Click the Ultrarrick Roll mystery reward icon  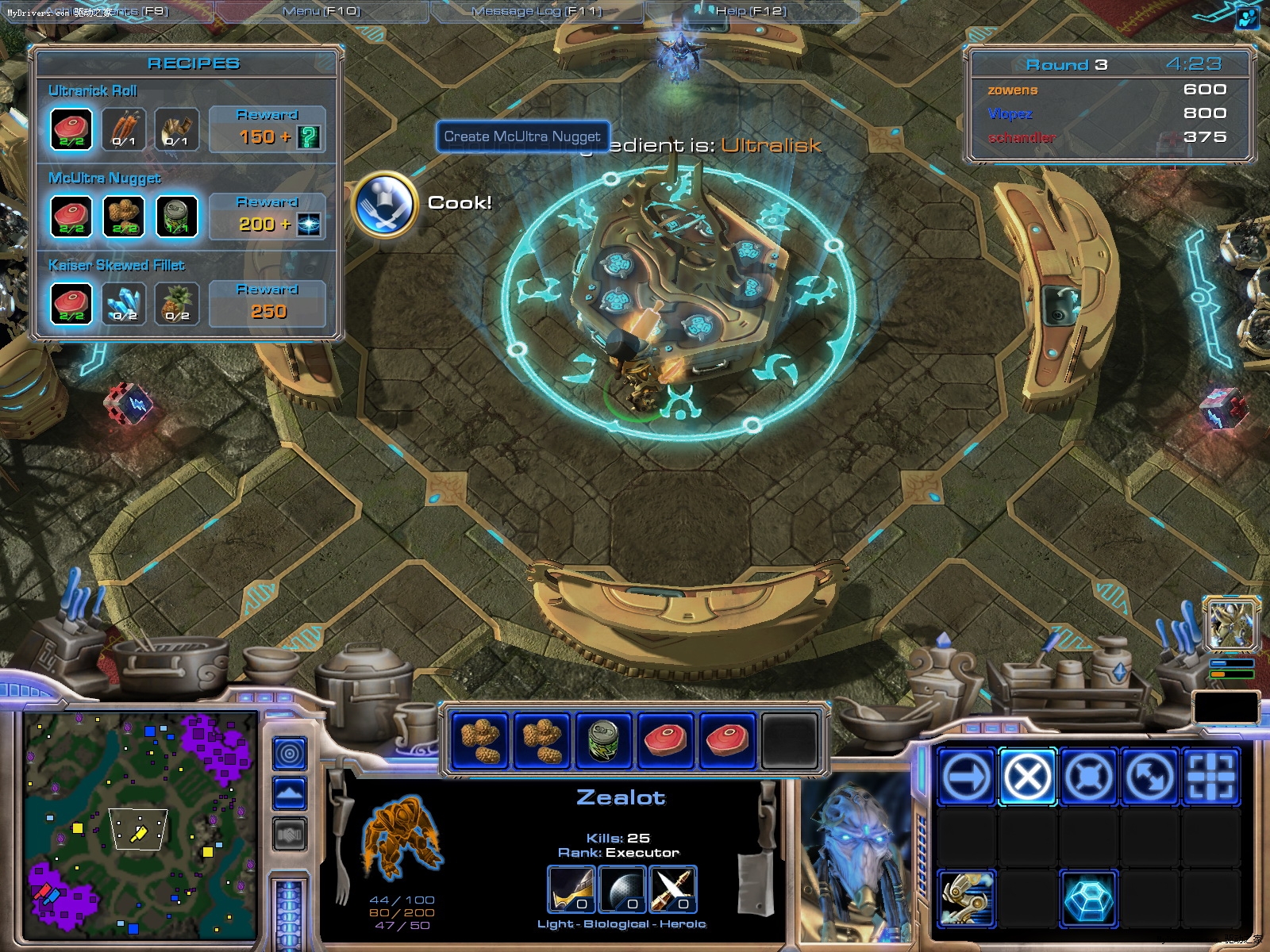[309, 137]
